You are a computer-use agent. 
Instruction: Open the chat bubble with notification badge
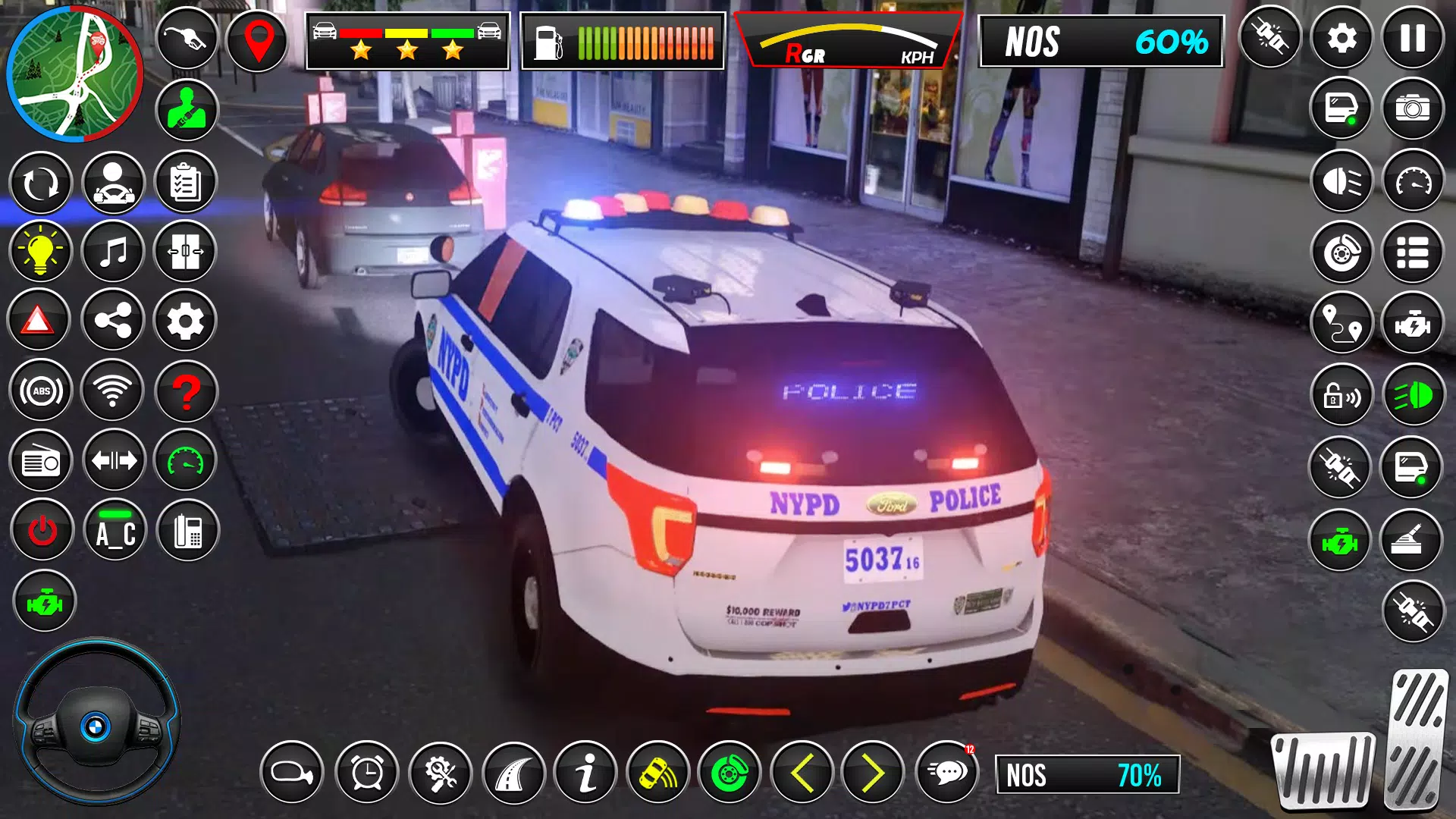(x=946, y=773)
